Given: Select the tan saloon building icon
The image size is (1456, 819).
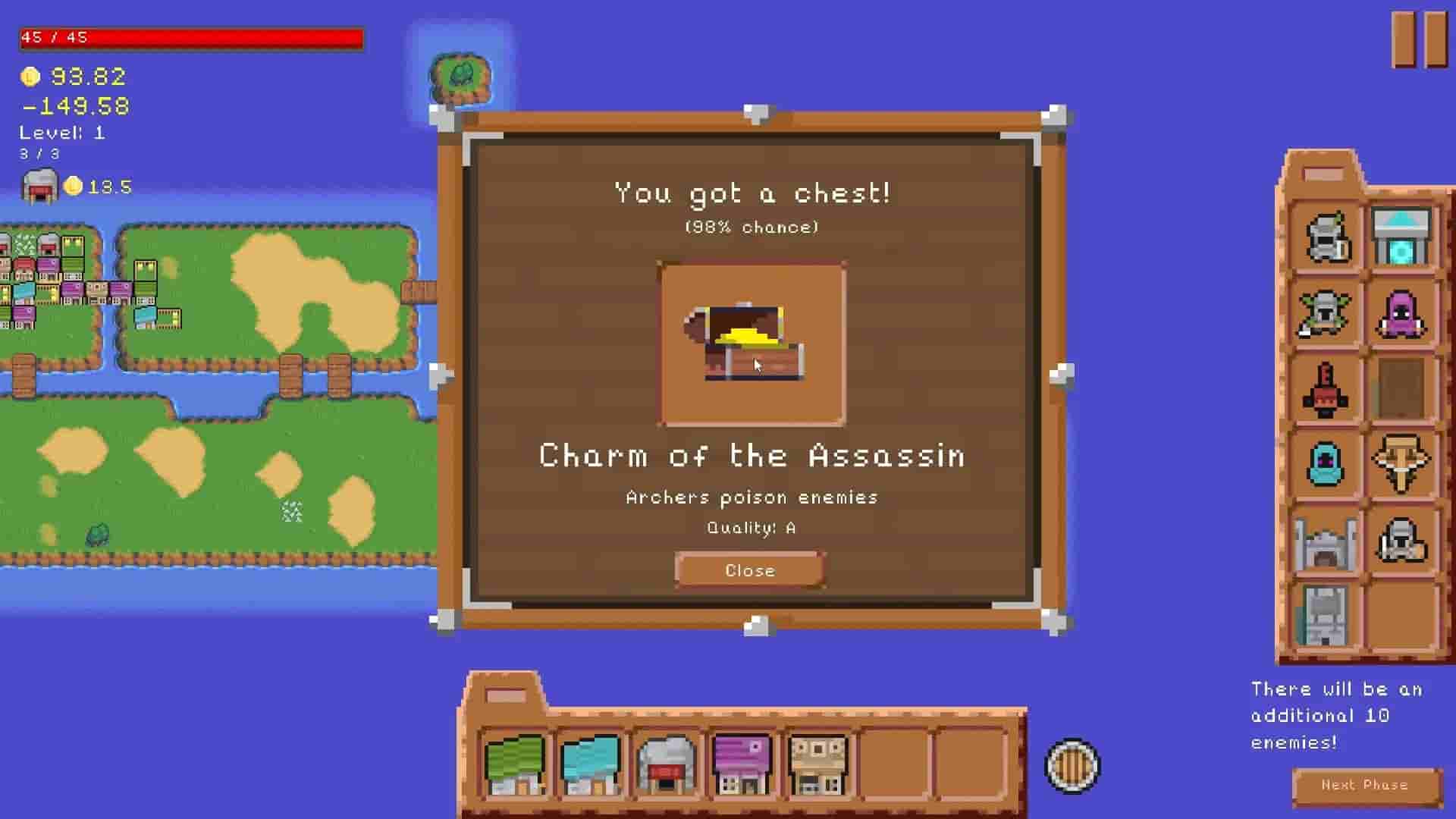Looking at the screenshot, I should coord(819,762).
